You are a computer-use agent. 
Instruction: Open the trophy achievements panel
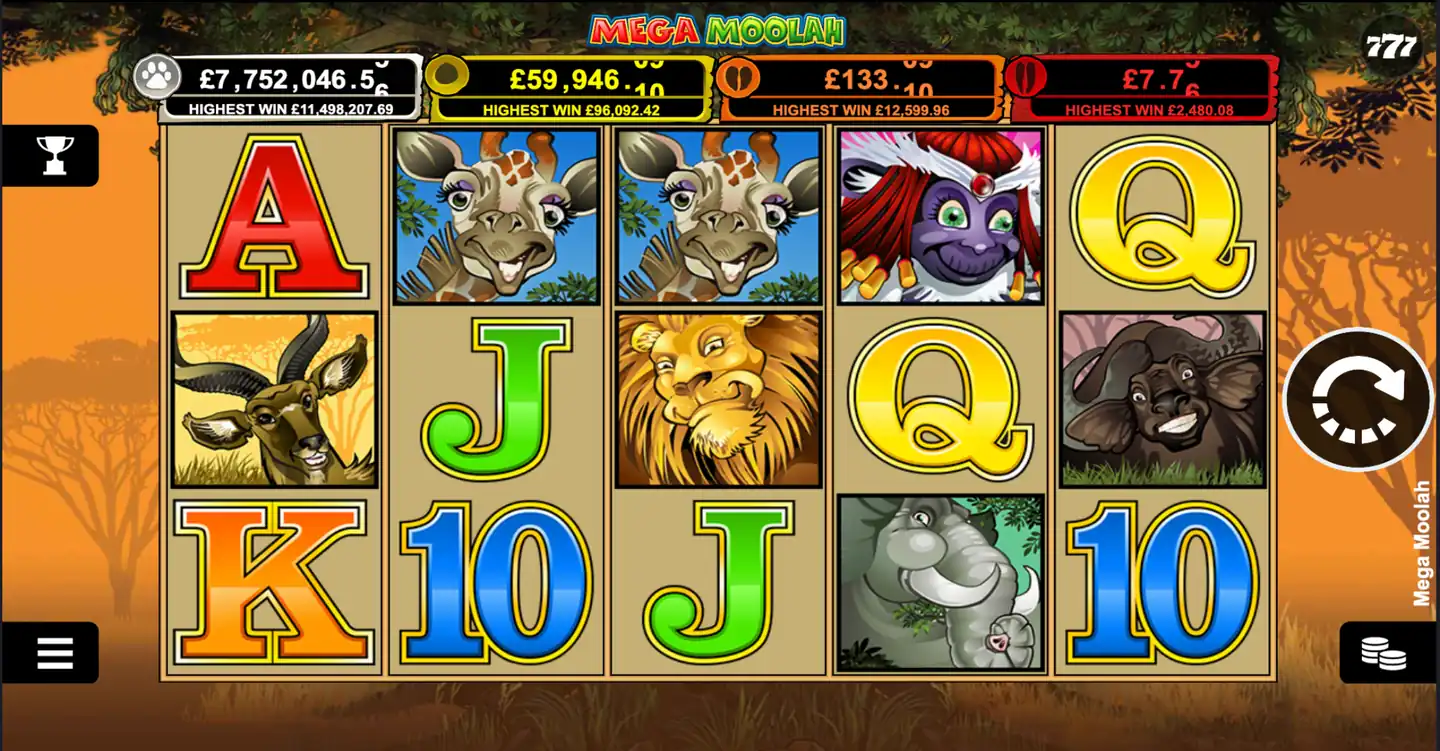[x=52, y=154]
